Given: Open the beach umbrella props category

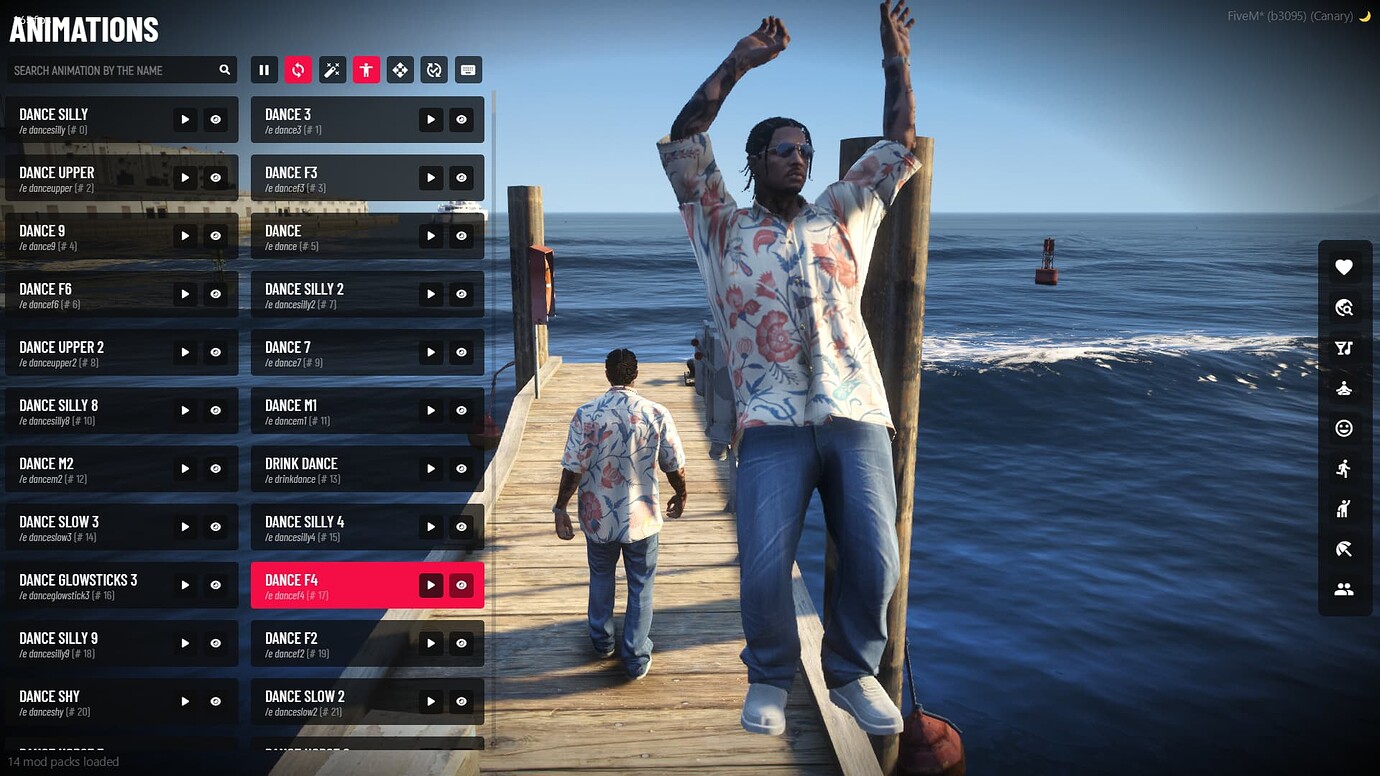Looking at the screenshot, I should tap(1344, 549).
